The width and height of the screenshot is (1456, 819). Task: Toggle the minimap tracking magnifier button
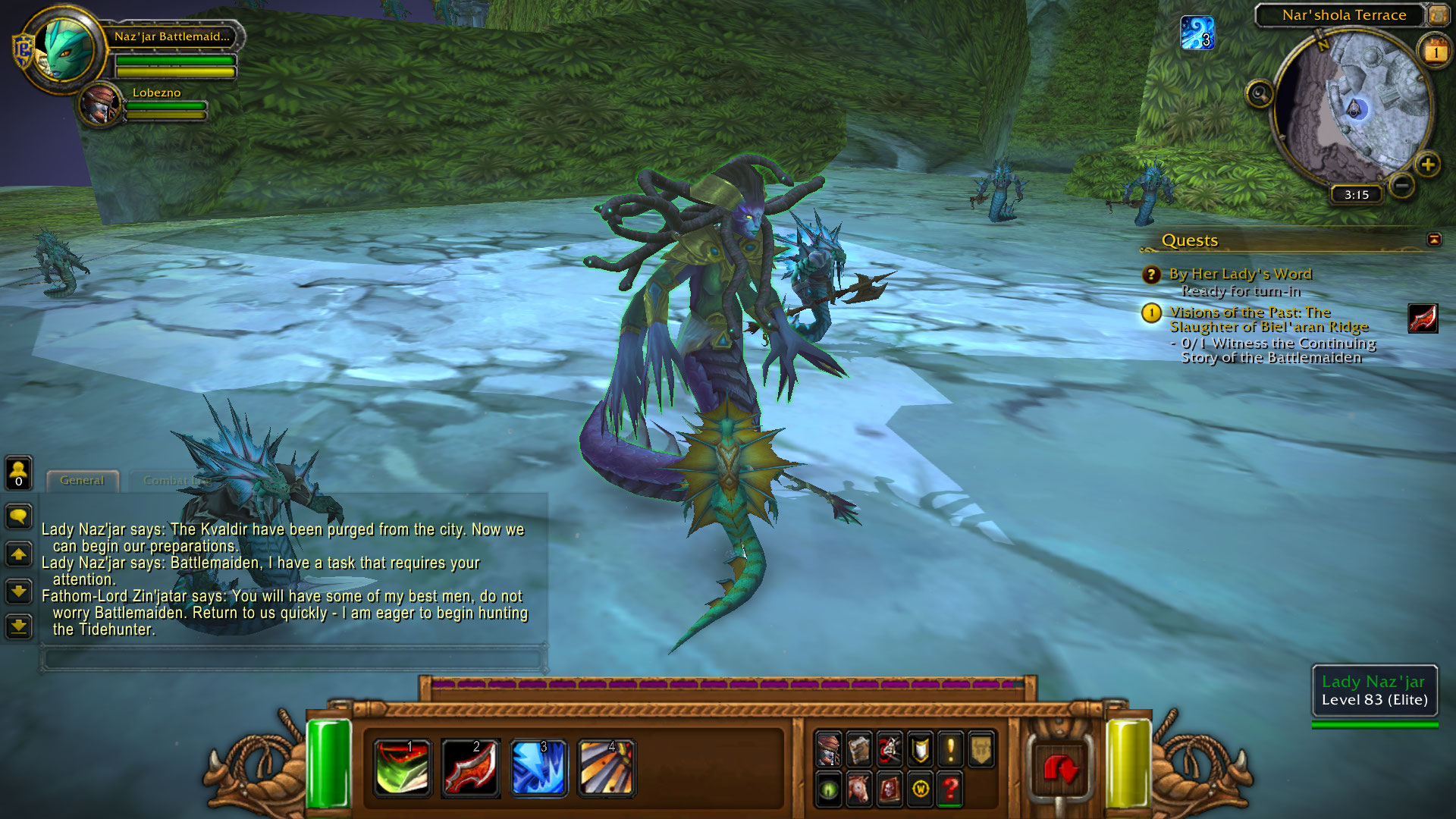[1260, 94]
